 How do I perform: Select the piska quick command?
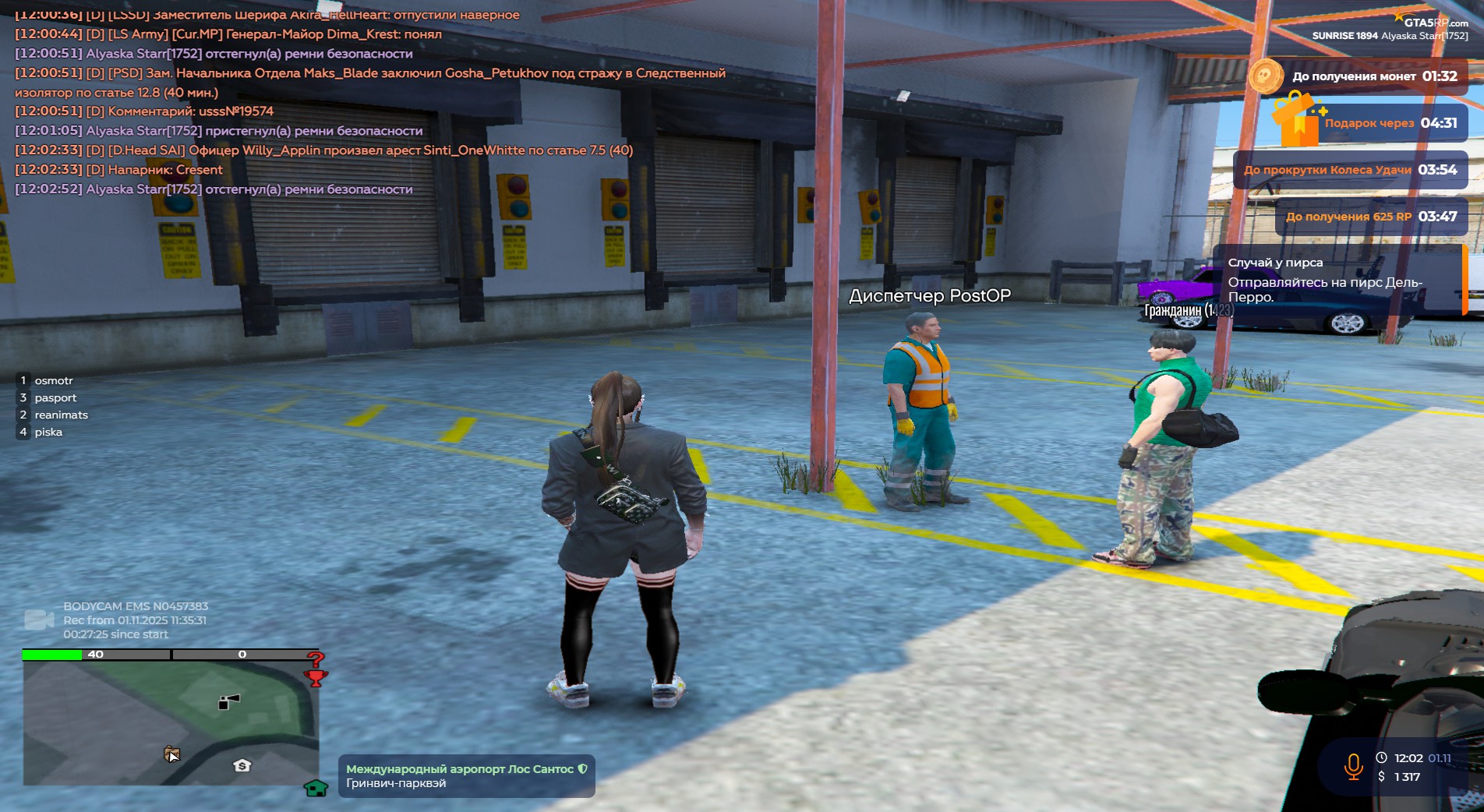[x=48, y=432]
